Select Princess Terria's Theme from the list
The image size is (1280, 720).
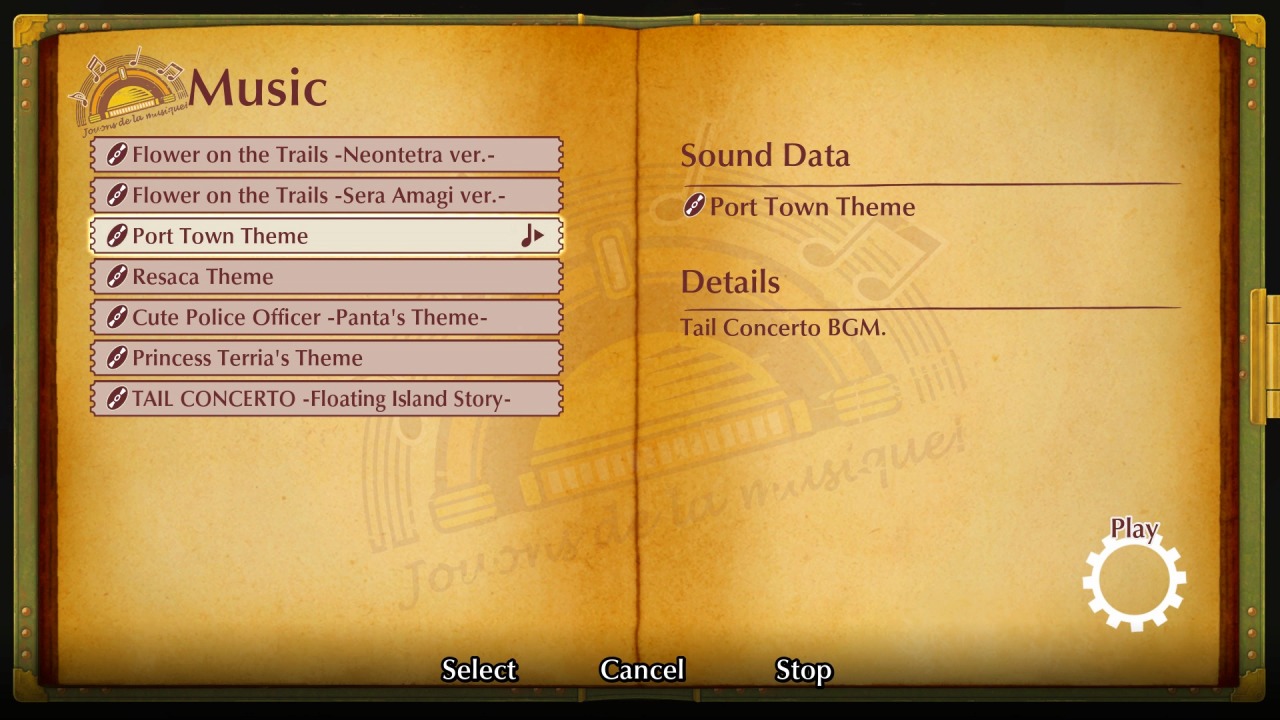tap(325, 358)
